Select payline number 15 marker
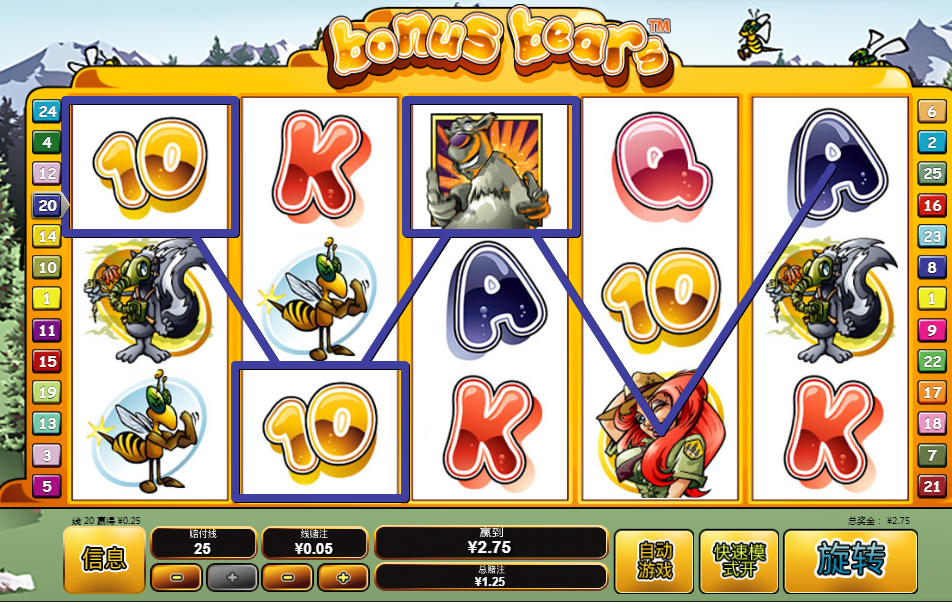 (x=47, y=361)
